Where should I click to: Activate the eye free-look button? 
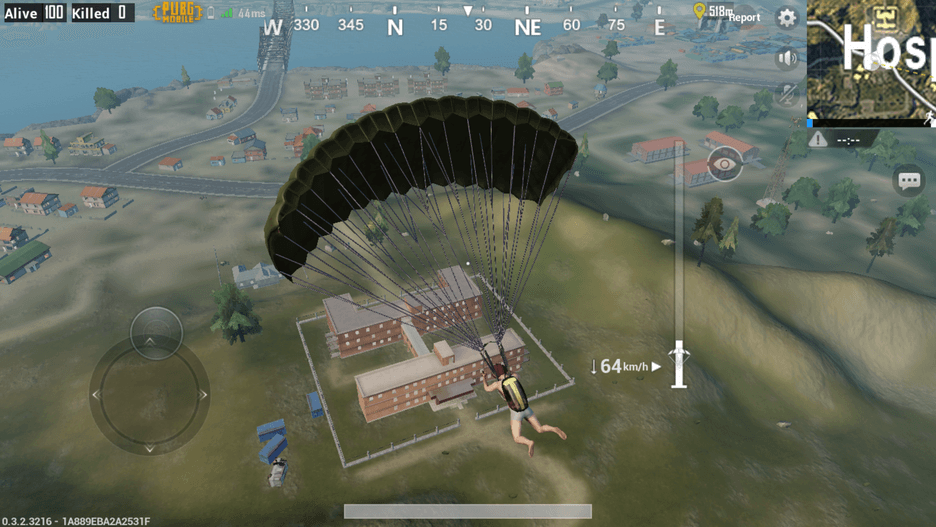pyautogui.click(x=724, y=165)
